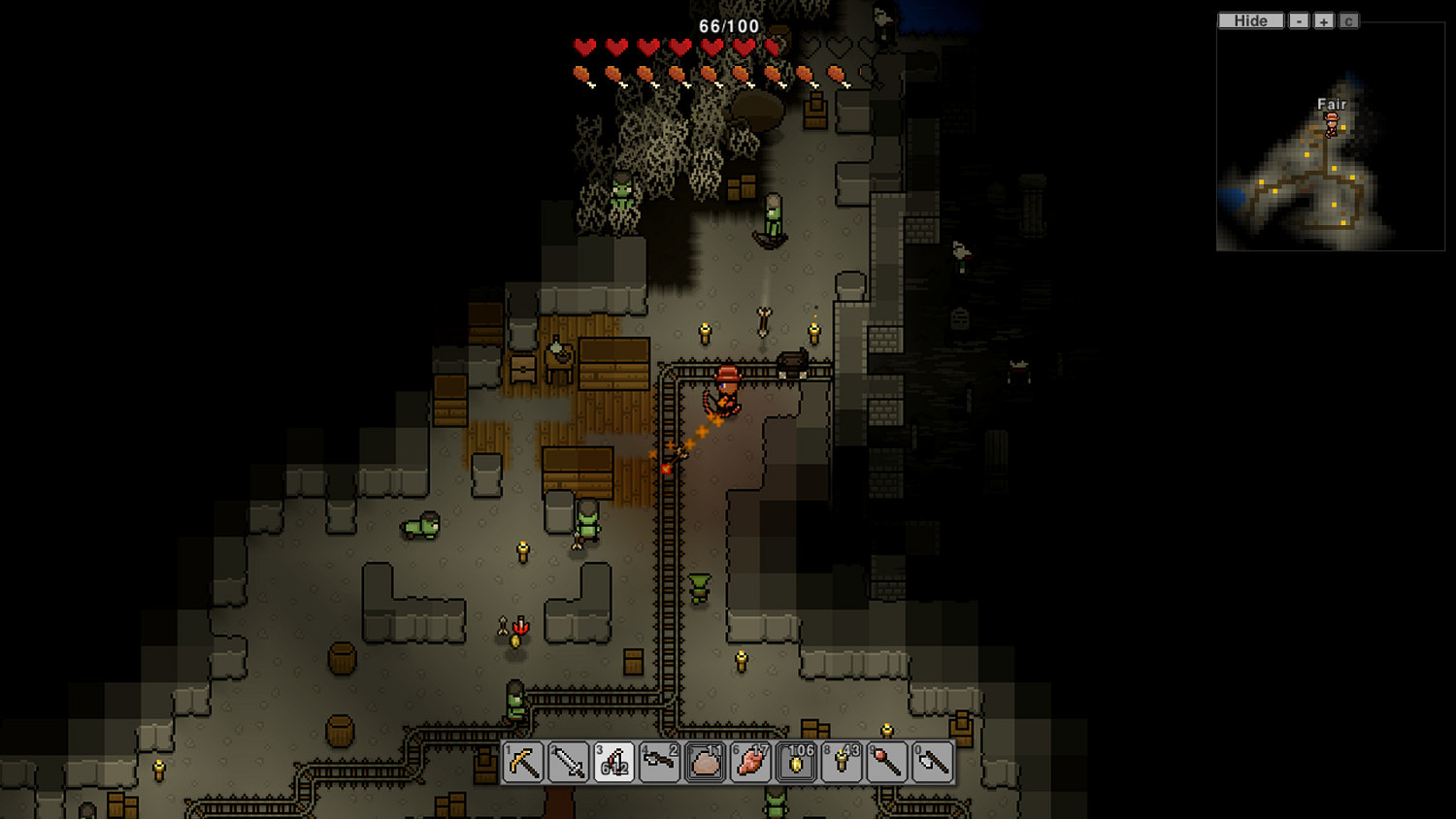1456x819 pixels.
Task: Select the torch stack in slot 8
Action: point(842,763)
